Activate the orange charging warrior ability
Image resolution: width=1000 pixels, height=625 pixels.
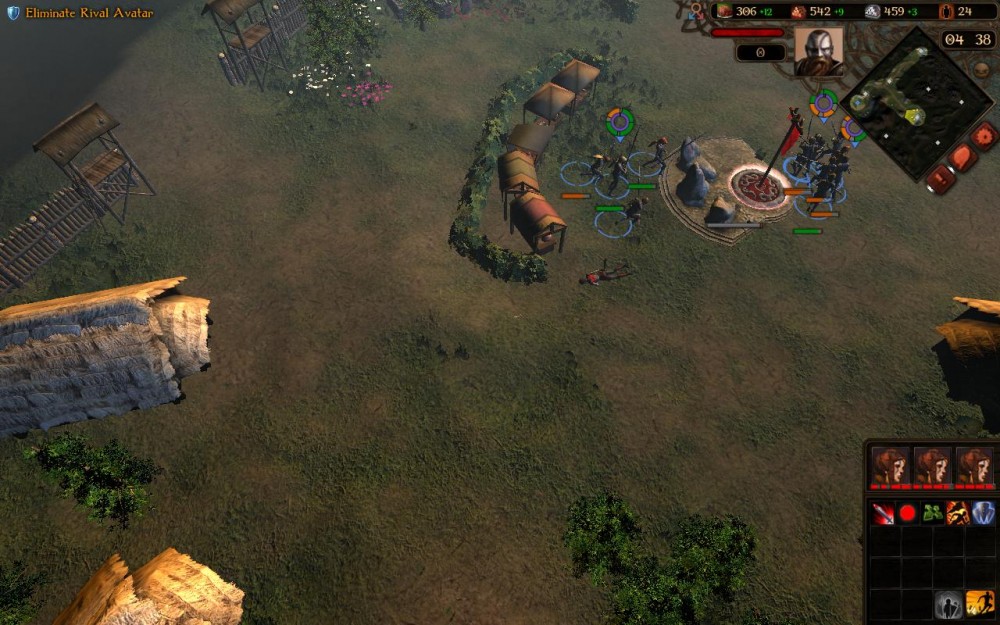click(958, 514)
